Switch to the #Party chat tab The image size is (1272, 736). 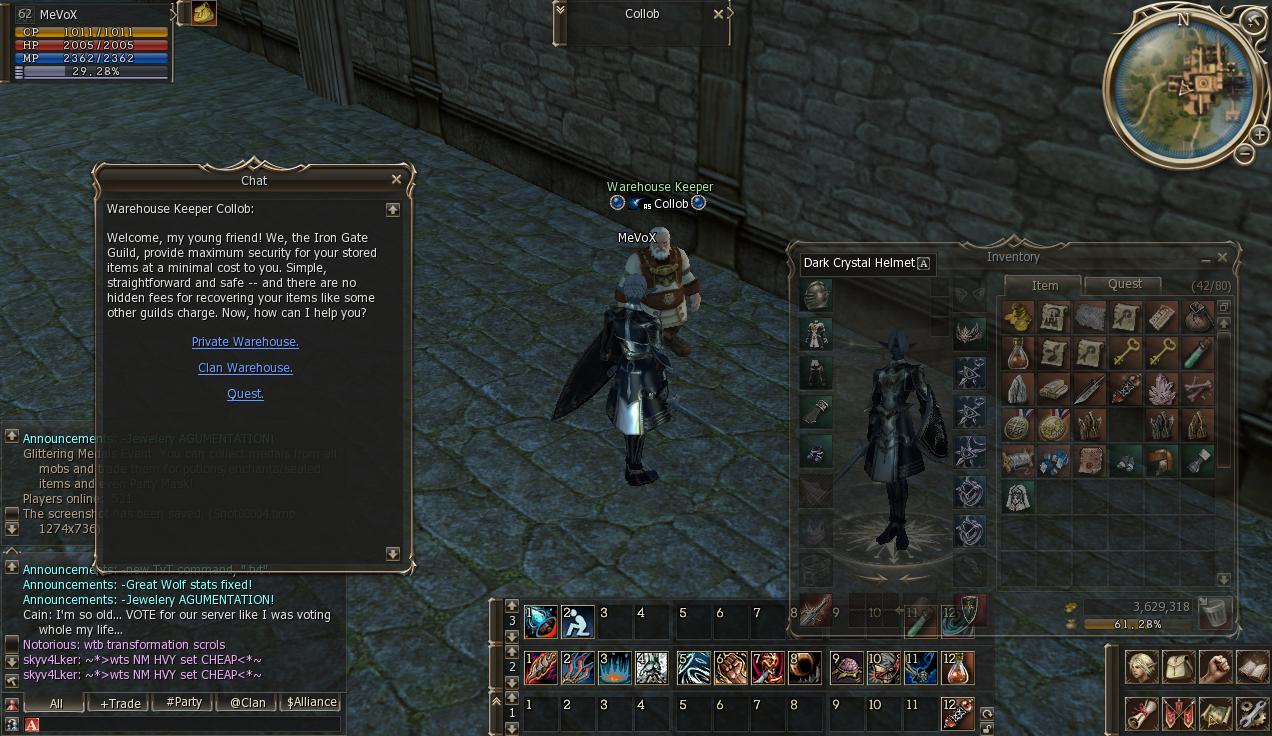click(x=183, y=703)
